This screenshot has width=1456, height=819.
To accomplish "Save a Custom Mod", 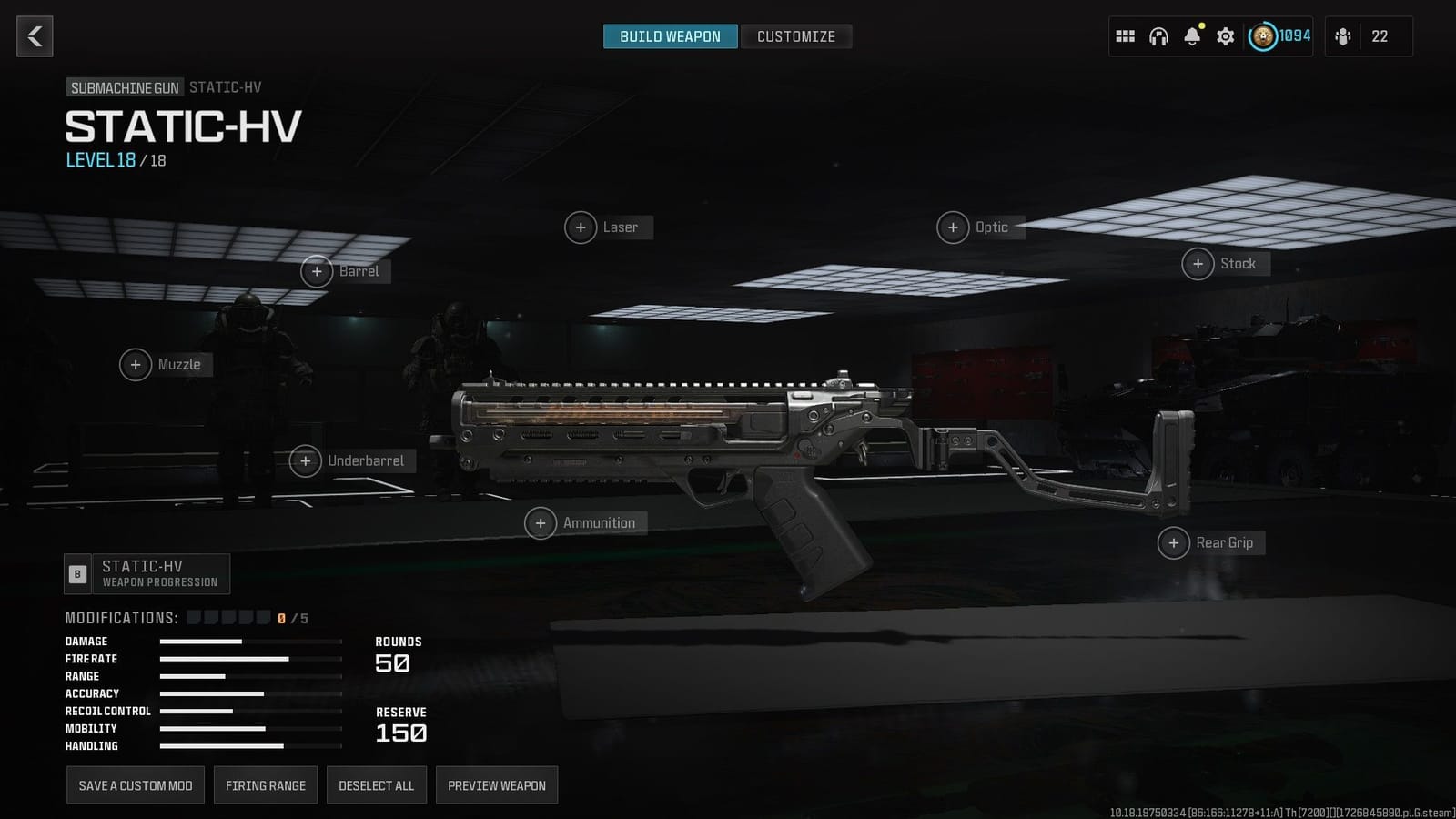I will pos(135,784).
